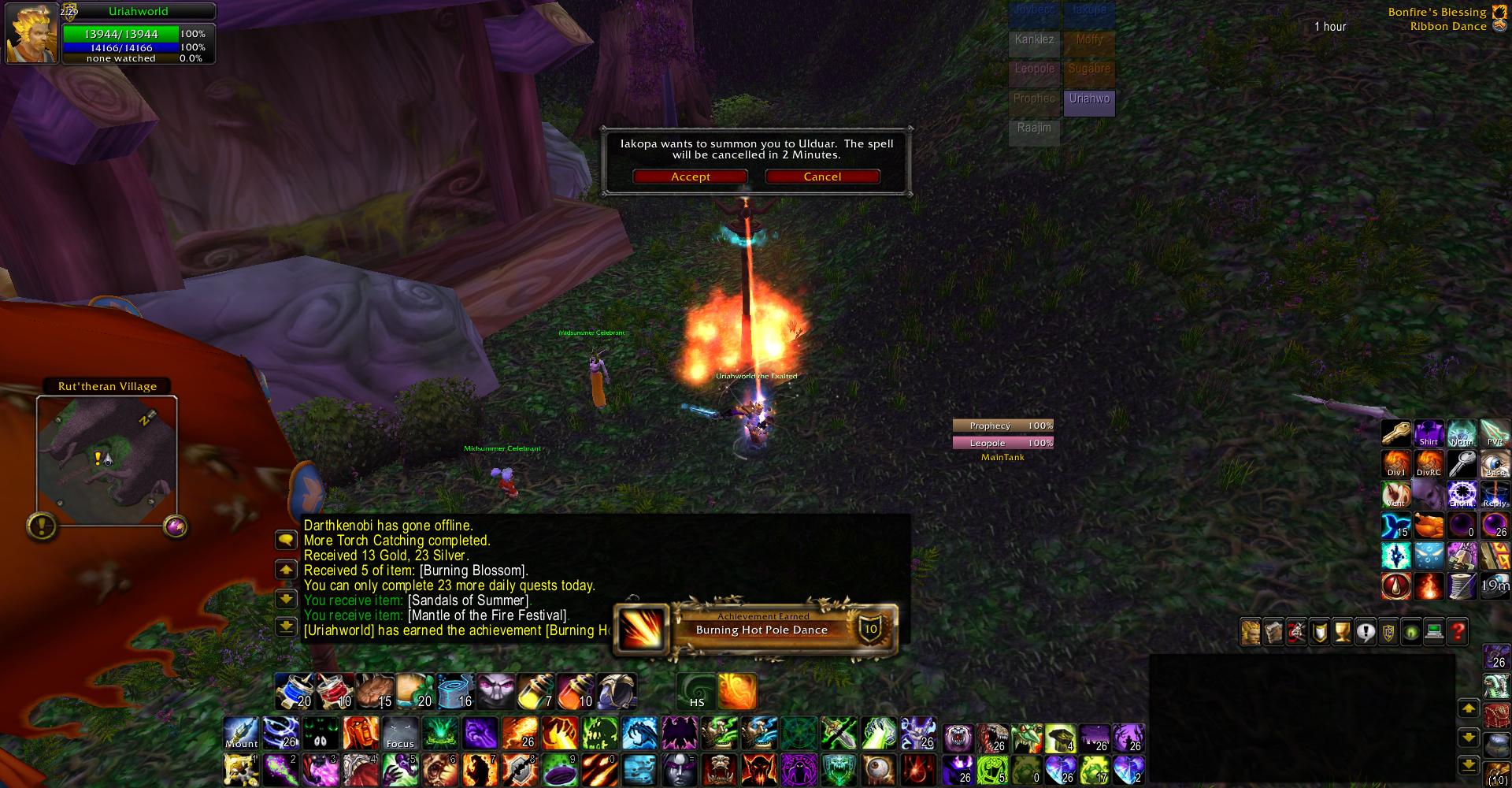This screenshot has height=788, width=1512.
Task: Accept Iakopa's summon to Ulduar
Action: point(690,177)
